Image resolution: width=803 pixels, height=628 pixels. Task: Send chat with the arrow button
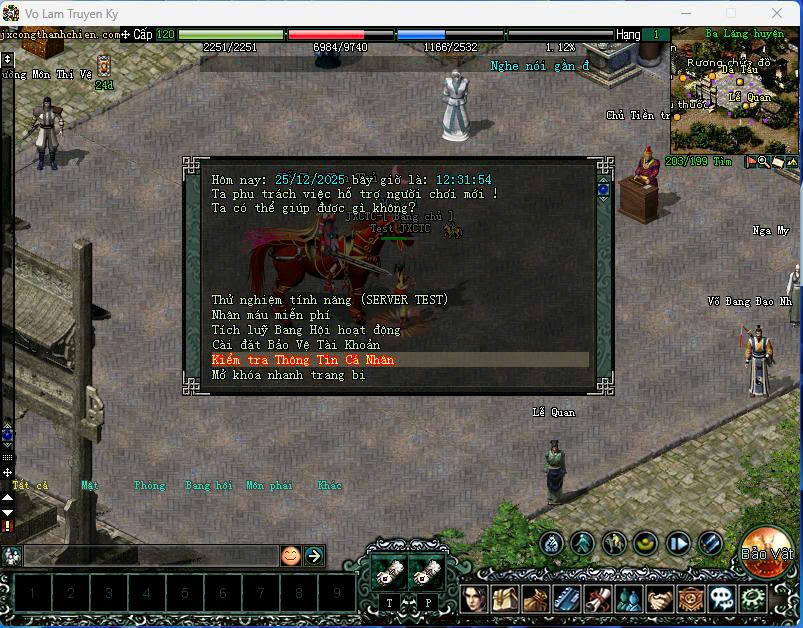point(314,556)
